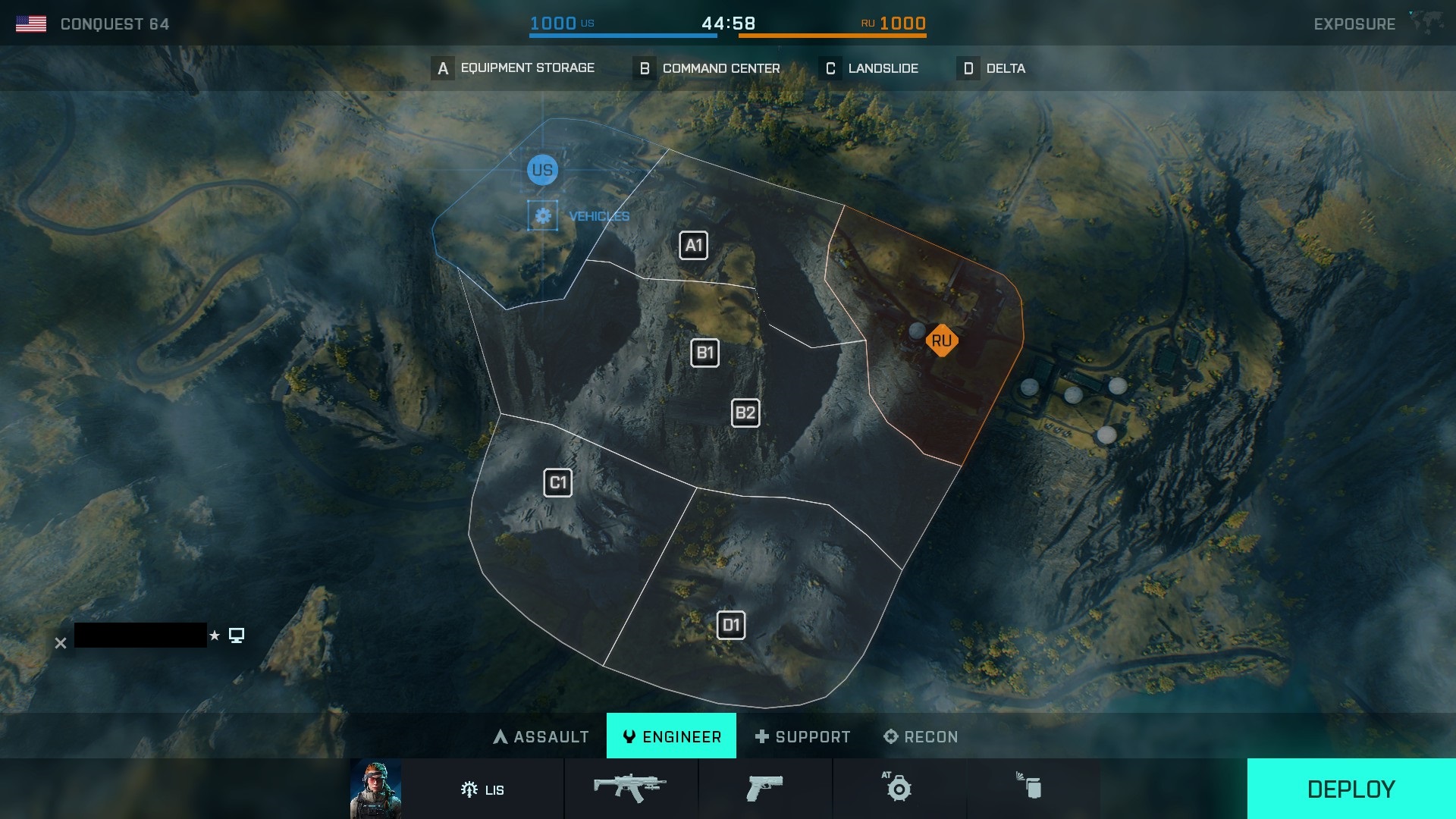Open the sidearm pistol slot
This screenshot has width=1456, height=819.
[x=764, y=789]
